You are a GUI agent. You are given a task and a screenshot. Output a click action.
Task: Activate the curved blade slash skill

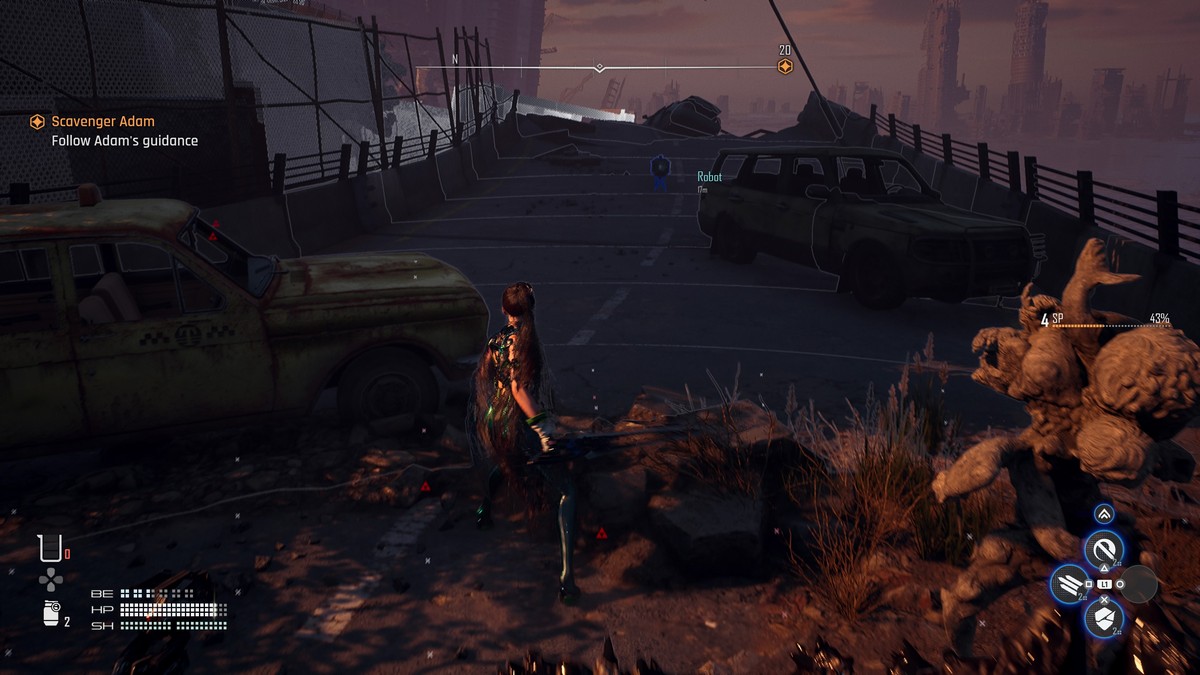pyautogui.click(x=1104, y=548)
